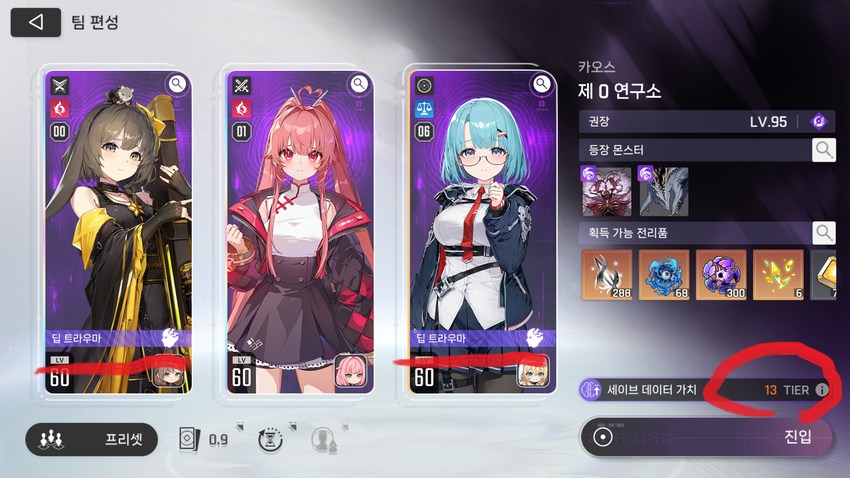Show info for 세이브 데이터 가치 tier
Image resolution: width=850 pixels, height=478 pixels.
[822, 389]
